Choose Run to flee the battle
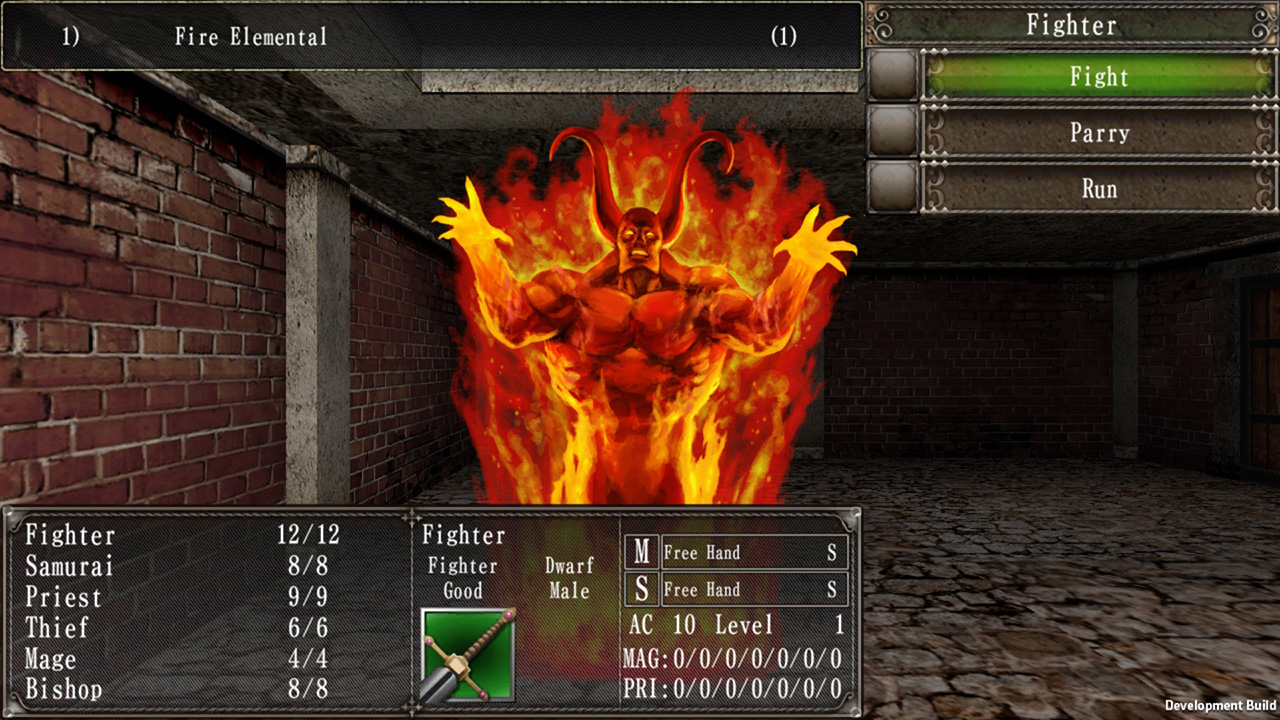The width and height of the screenshot is (1280, 720). click(1098, 189)
